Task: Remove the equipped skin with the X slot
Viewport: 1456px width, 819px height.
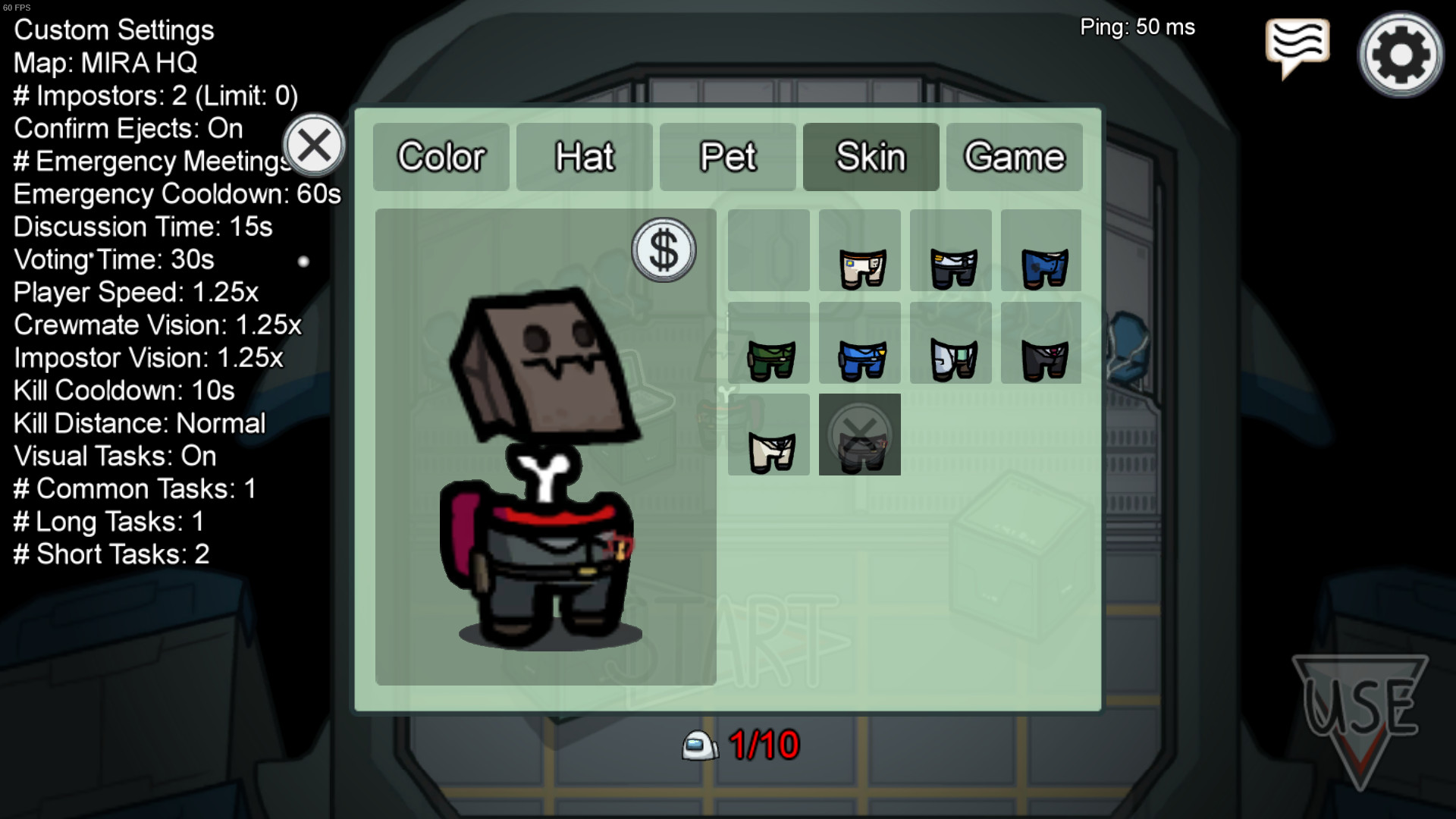Action: [859, 436]
